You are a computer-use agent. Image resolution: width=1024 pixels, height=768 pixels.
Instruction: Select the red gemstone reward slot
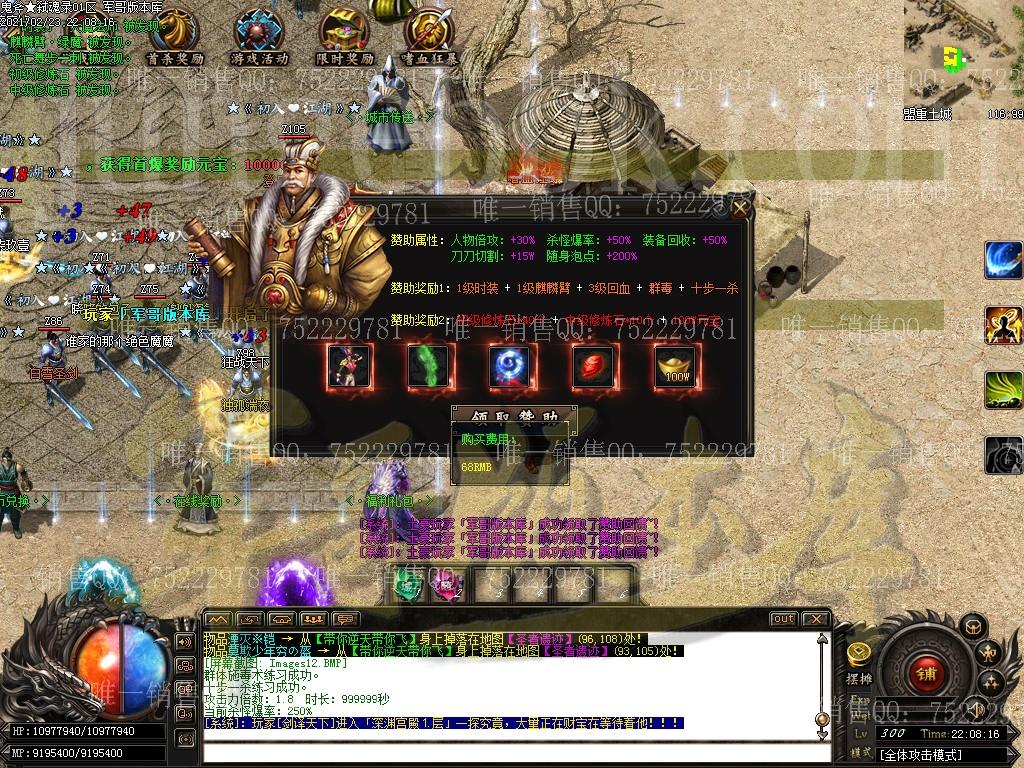595,367
